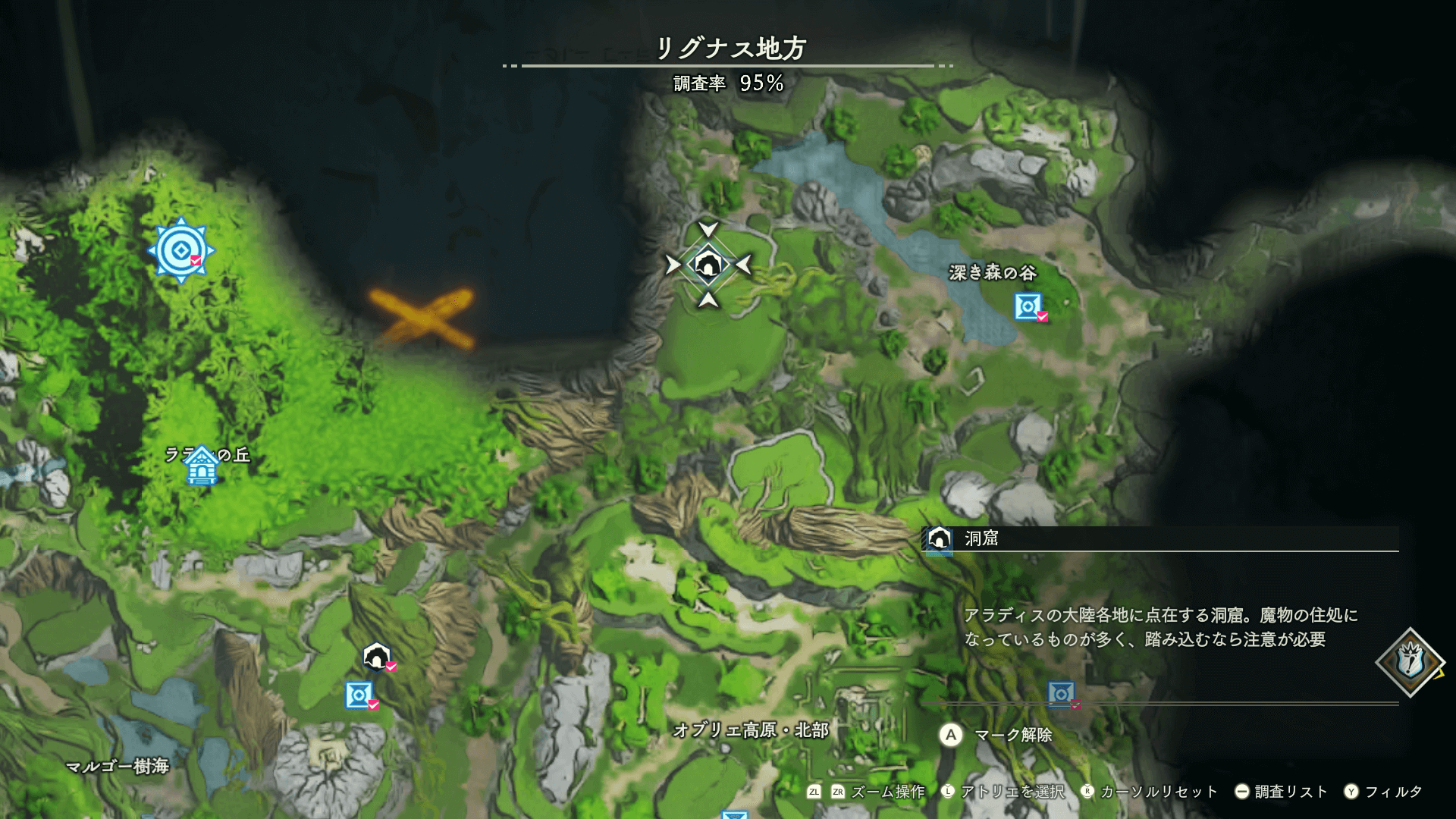The height and width of the screenshot is (819, 1456).
Task: Click the orange X mark on the map
Action: 422,317
